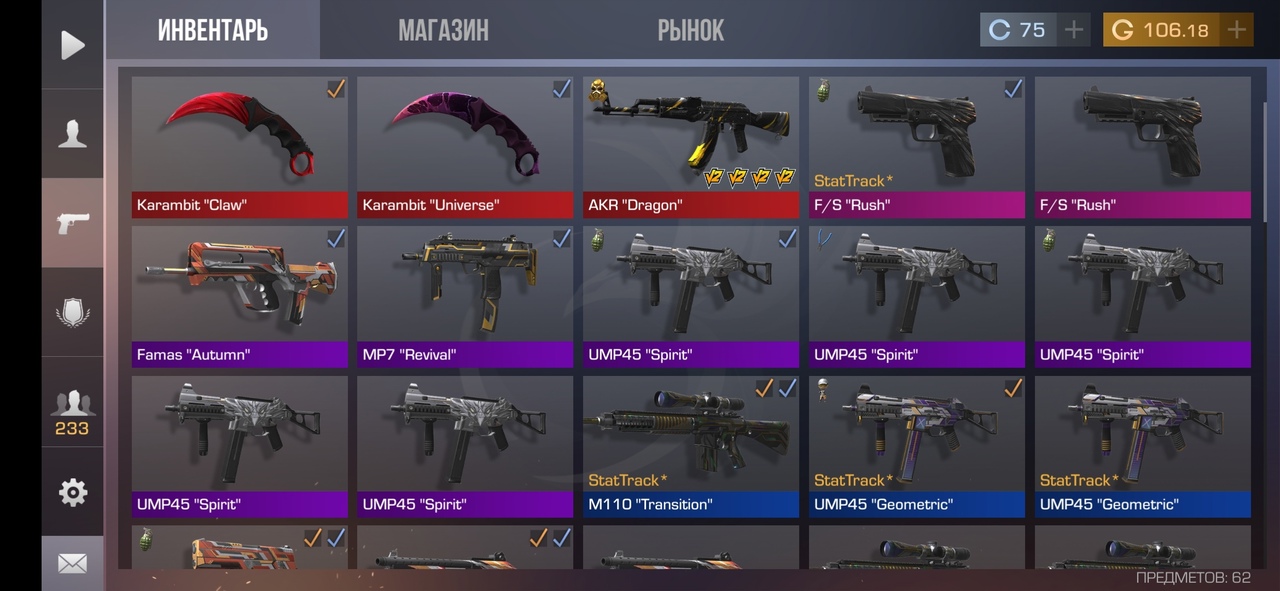
Task: Select the MP7 "Revival" skin
Action: 465,297
